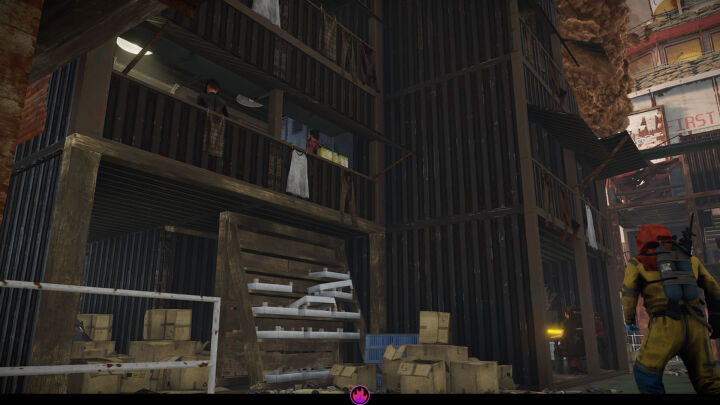Click the pink flame icon
Viewport: 720px width, 405px height.
[359, 396]
